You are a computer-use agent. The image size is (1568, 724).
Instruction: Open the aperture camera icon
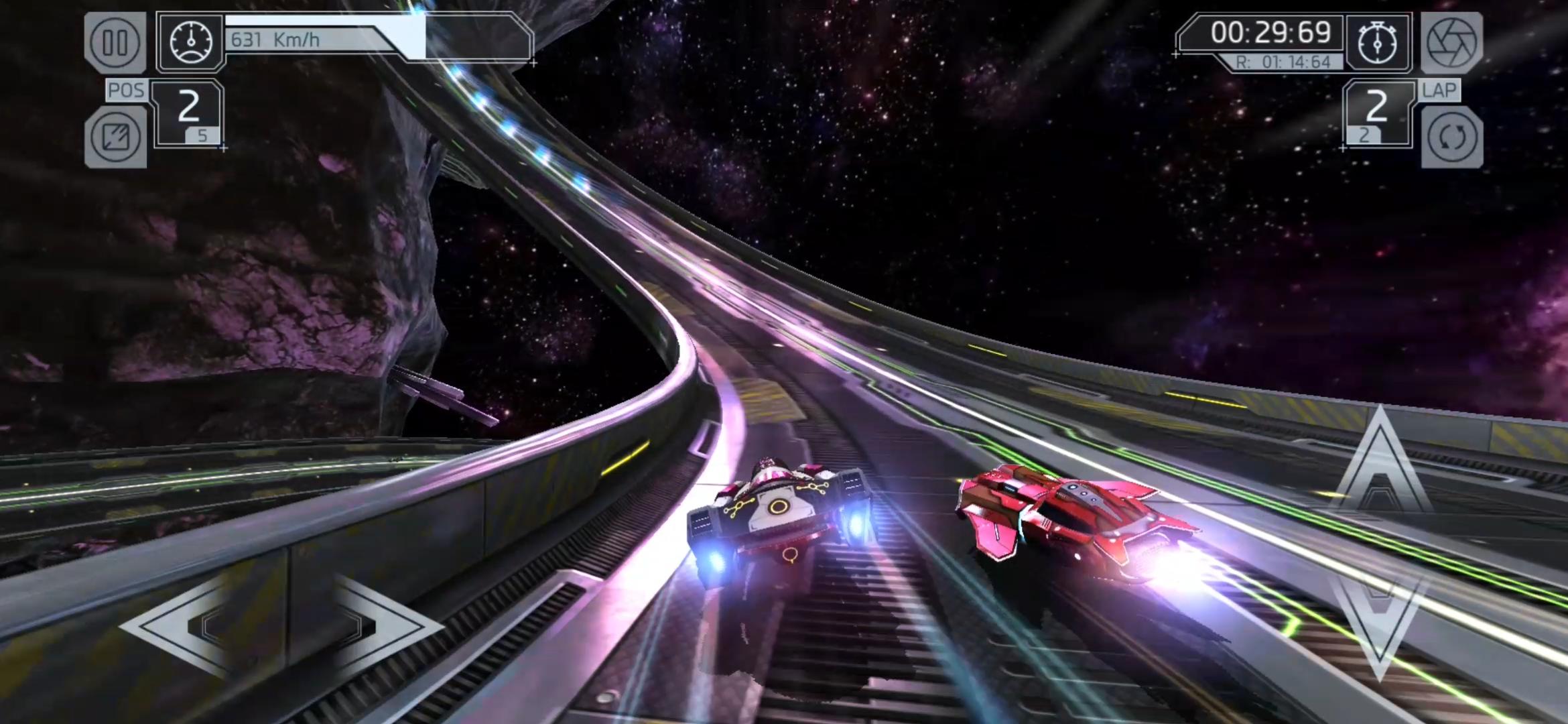tap(1453, 42)
